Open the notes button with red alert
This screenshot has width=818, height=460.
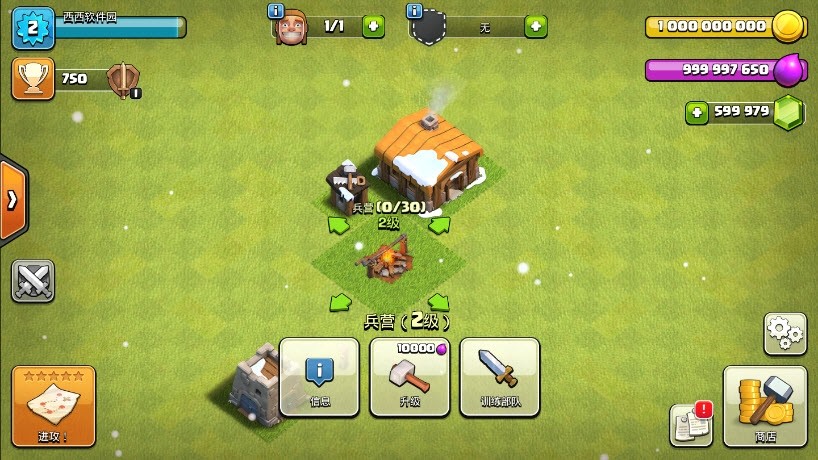coord(691,424)
